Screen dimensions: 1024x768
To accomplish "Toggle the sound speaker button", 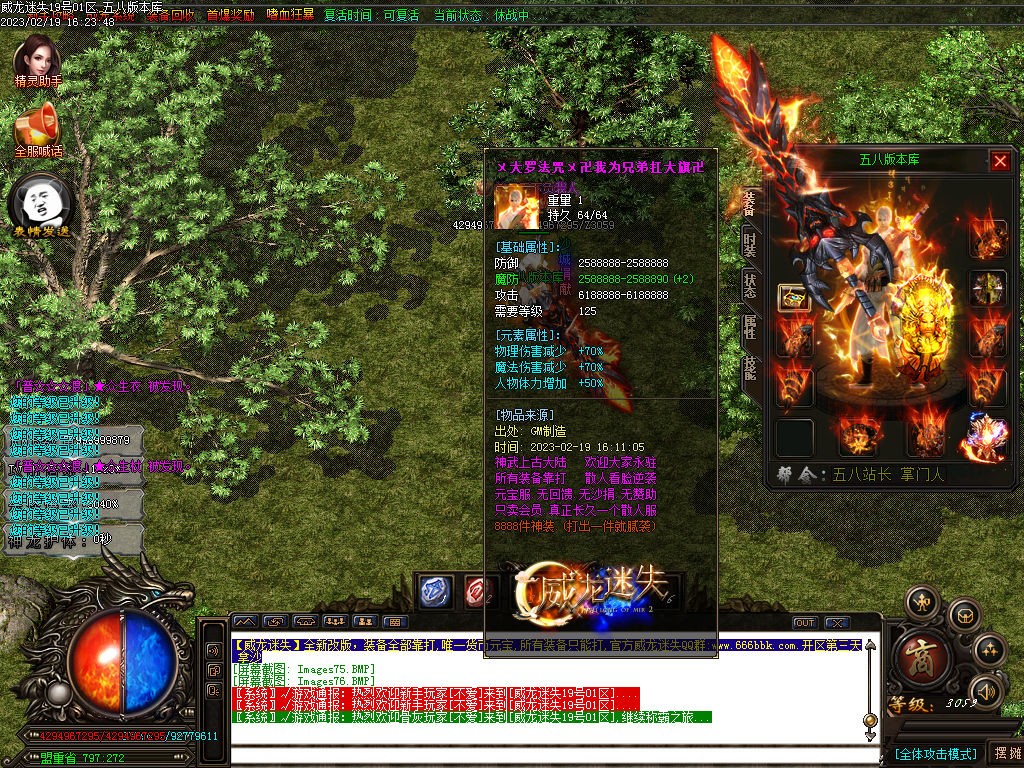I will point(986,690).
